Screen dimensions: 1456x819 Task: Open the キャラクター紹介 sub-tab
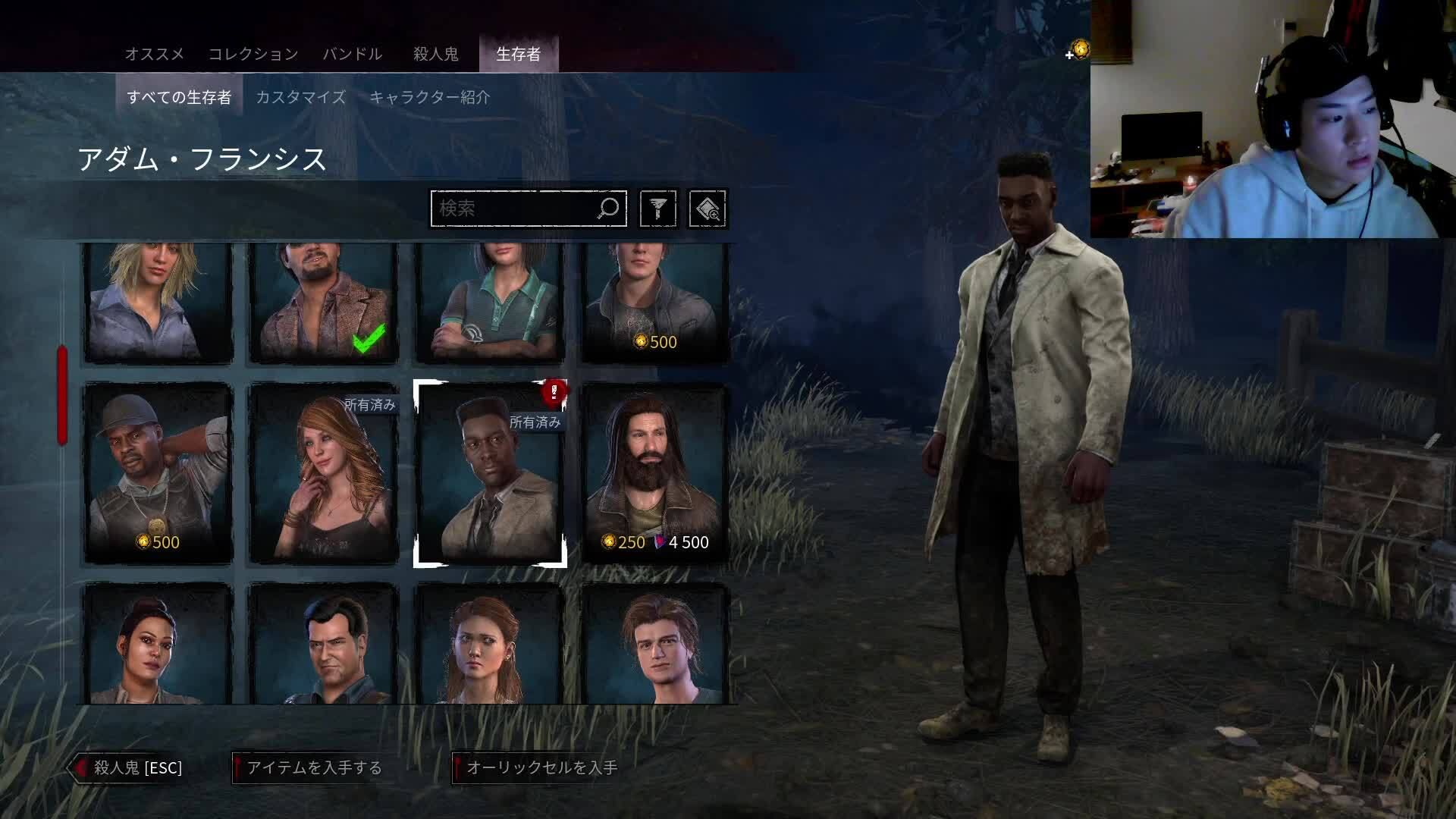(429, 97)
